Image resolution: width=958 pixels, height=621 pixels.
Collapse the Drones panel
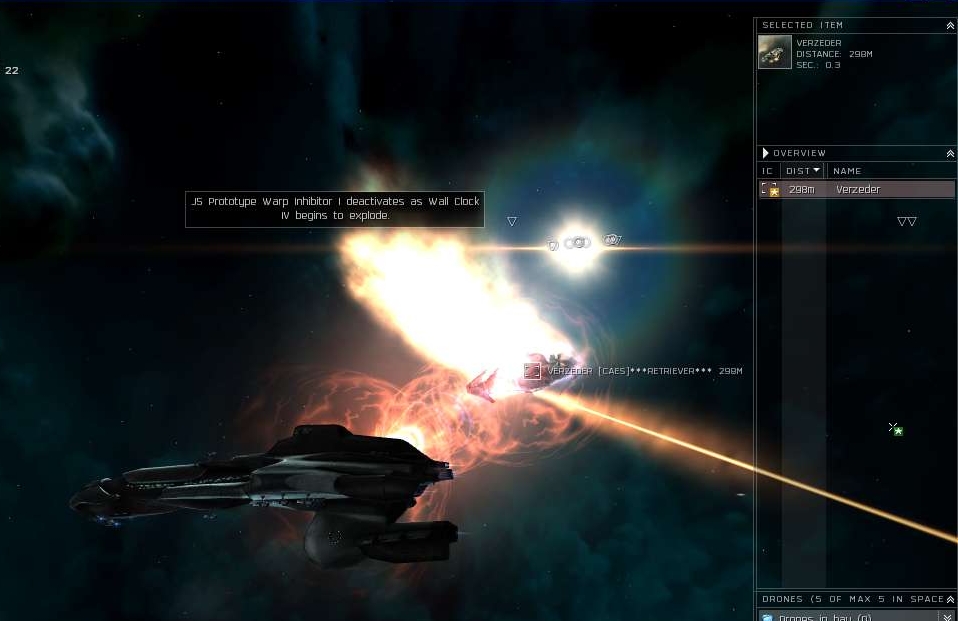coord(950,599)
